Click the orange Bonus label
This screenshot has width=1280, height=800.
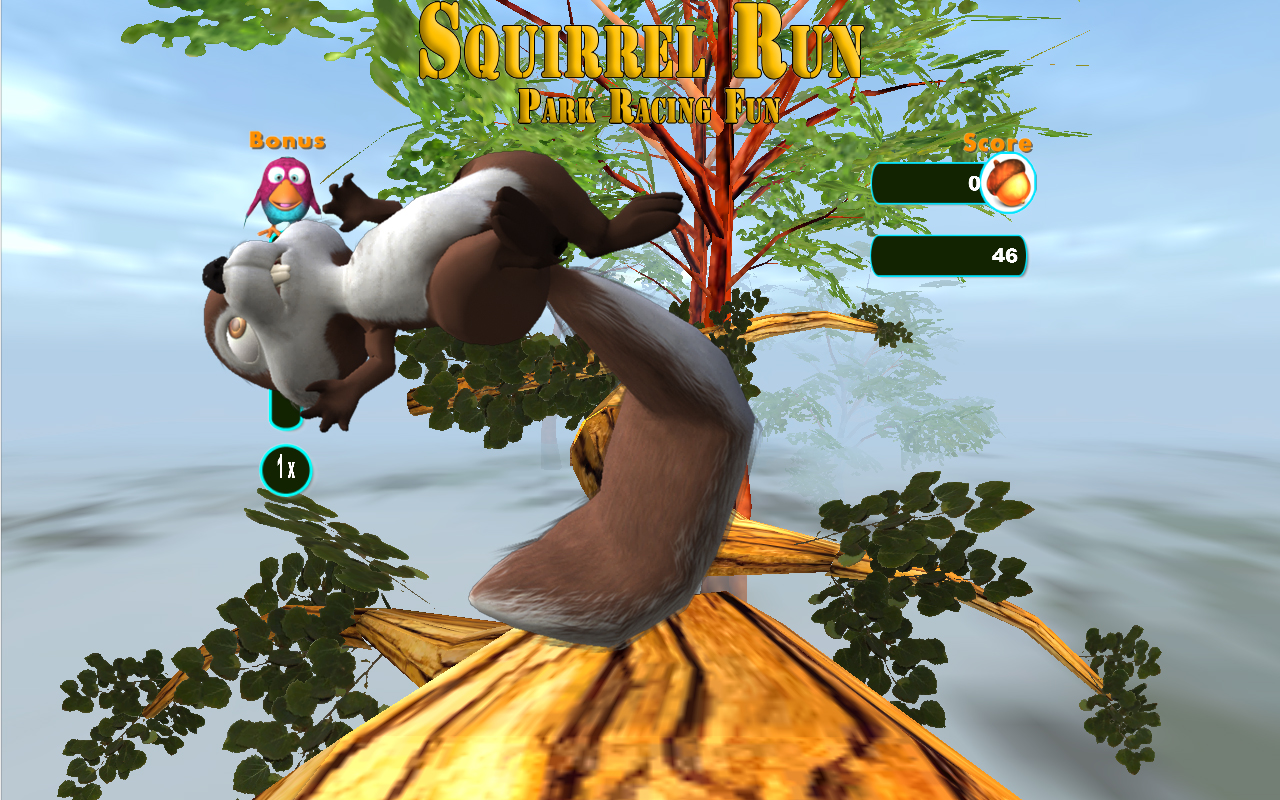point(287,141)
